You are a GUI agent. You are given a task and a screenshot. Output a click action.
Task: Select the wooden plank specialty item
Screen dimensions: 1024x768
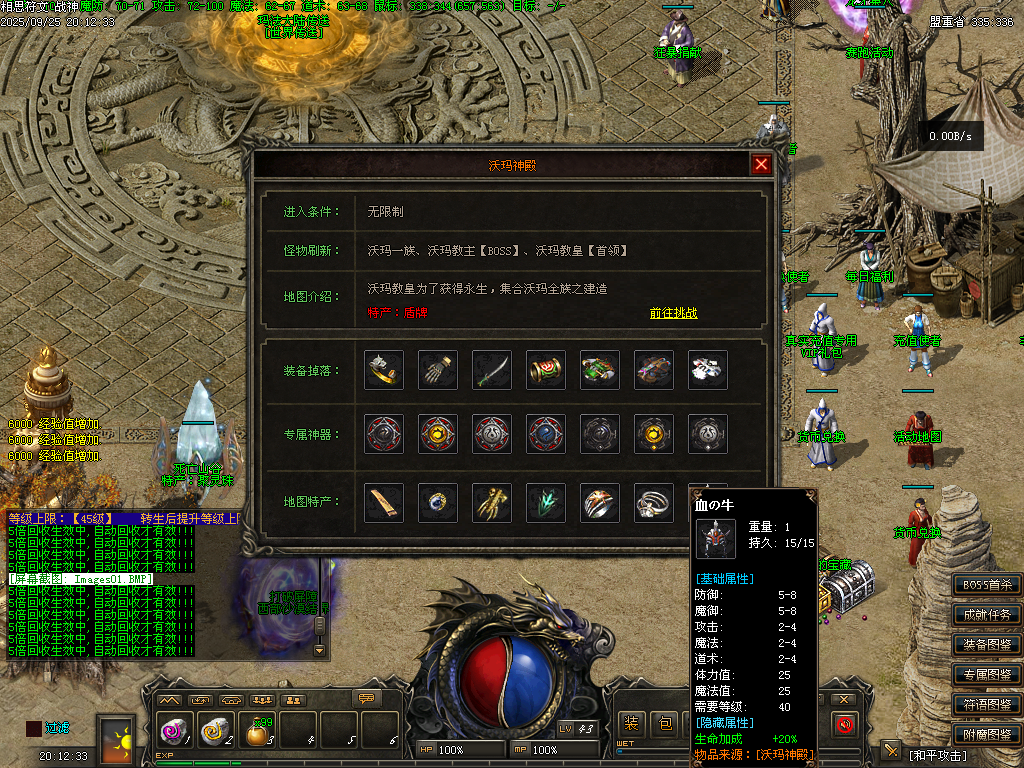[x=384, y=502]
